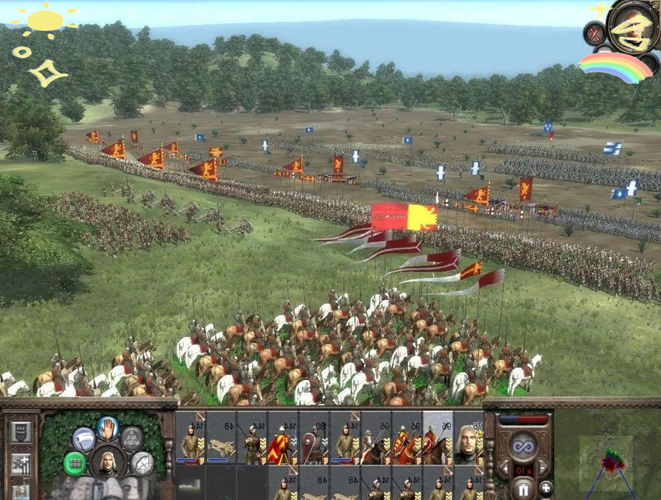Increase game speed with the right arrow
661x500 pixels.
coord(543,467)
